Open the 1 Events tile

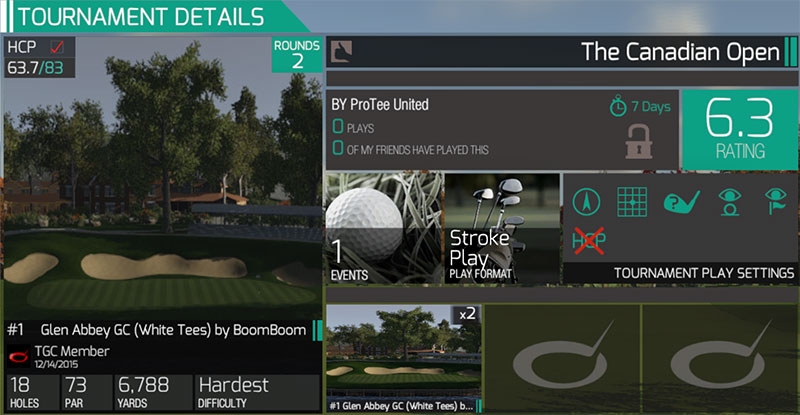click(386, 229)
